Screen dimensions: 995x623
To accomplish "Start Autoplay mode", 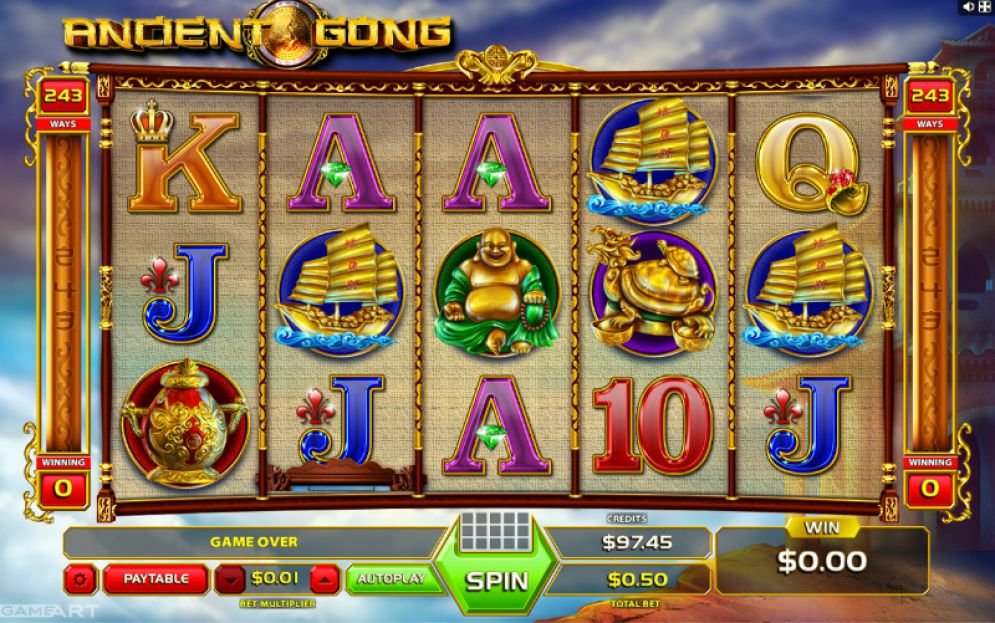I will click(392, 578).
